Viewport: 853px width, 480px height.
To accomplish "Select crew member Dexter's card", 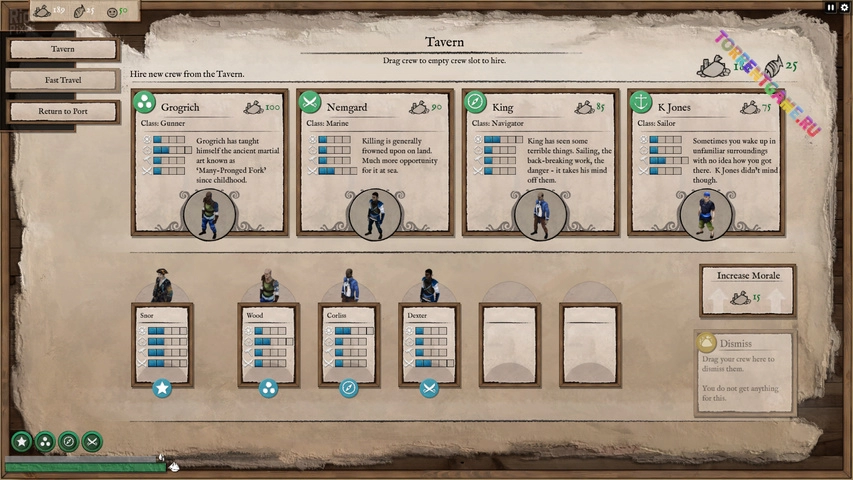I will point(429,343).
